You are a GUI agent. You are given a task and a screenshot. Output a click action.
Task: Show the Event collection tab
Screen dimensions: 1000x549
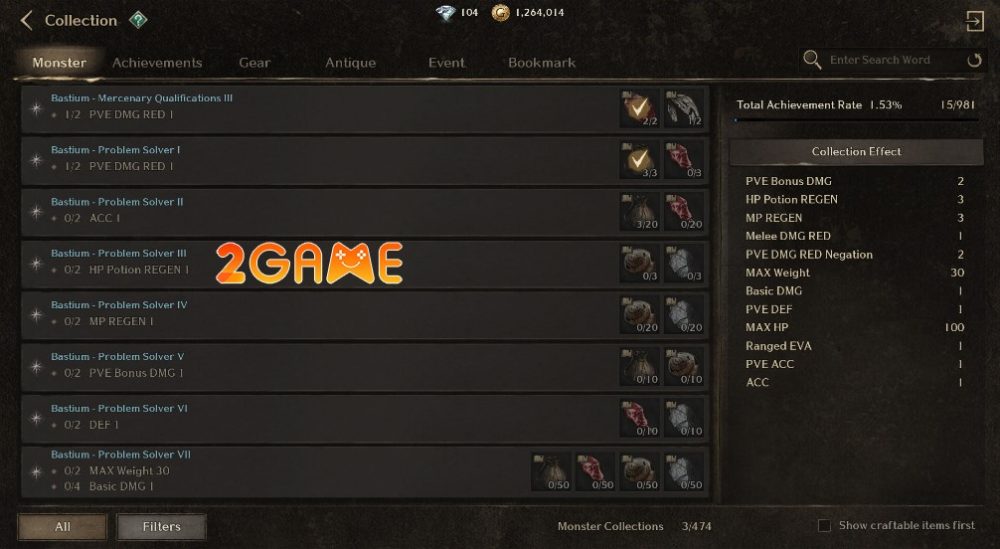[446, 62]
